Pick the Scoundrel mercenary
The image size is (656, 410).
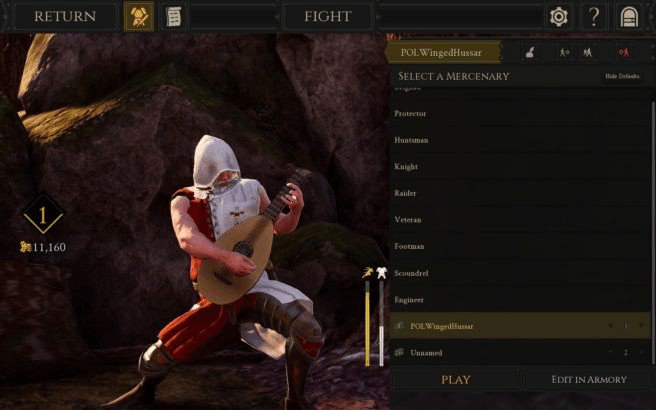[412, 272]
